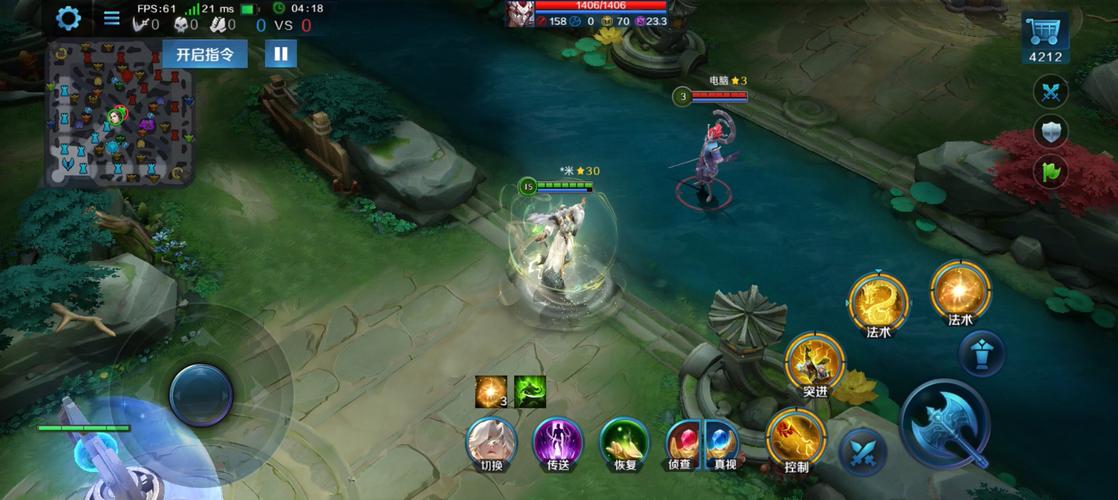Open the shop cart showing 4212 gold
The image size is (1118, 500).
[1047, 40]
